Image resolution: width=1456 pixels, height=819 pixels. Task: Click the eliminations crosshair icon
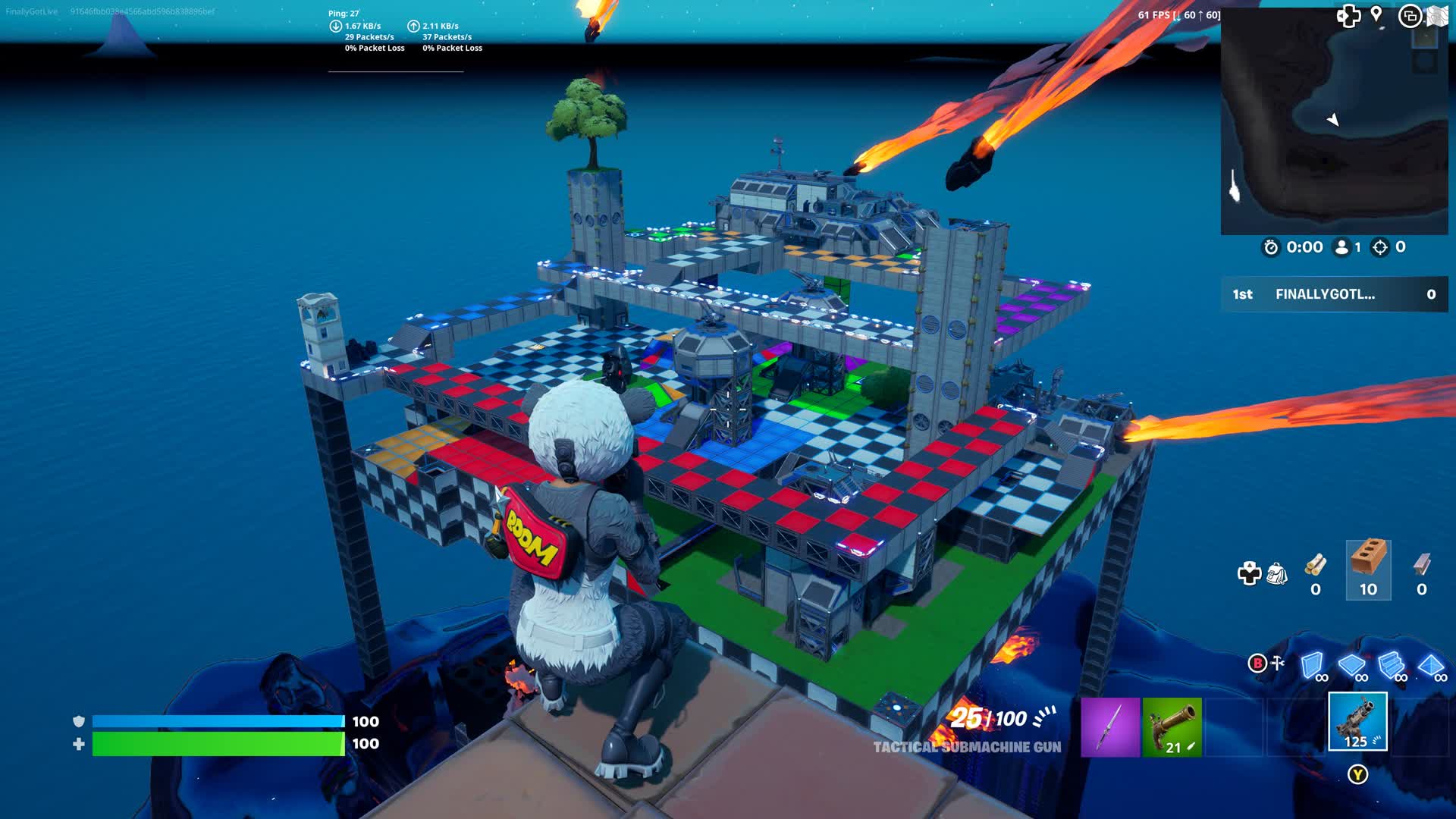(x=1379, y=247)
